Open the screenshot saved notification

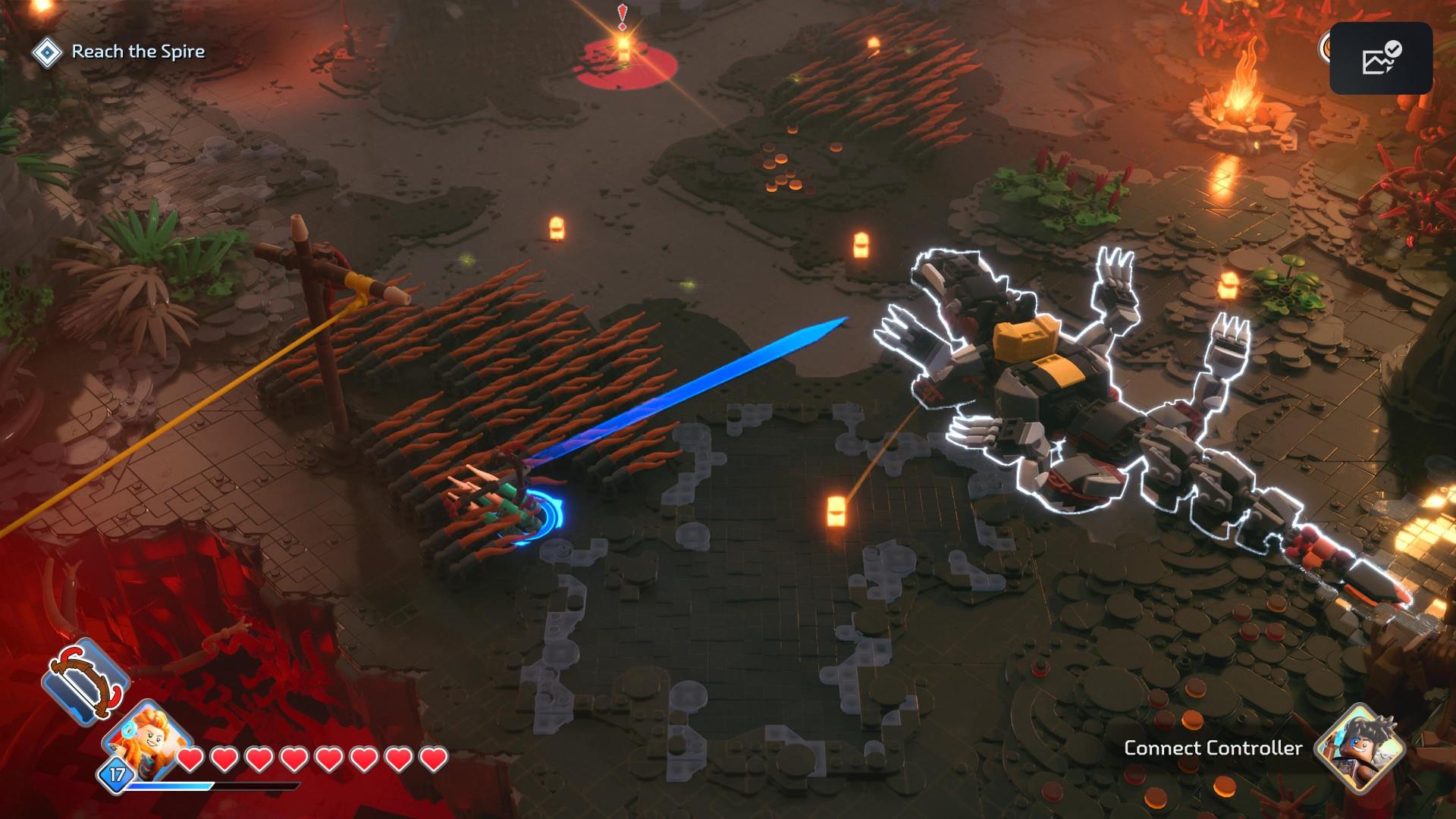(x=1380, y=58)
